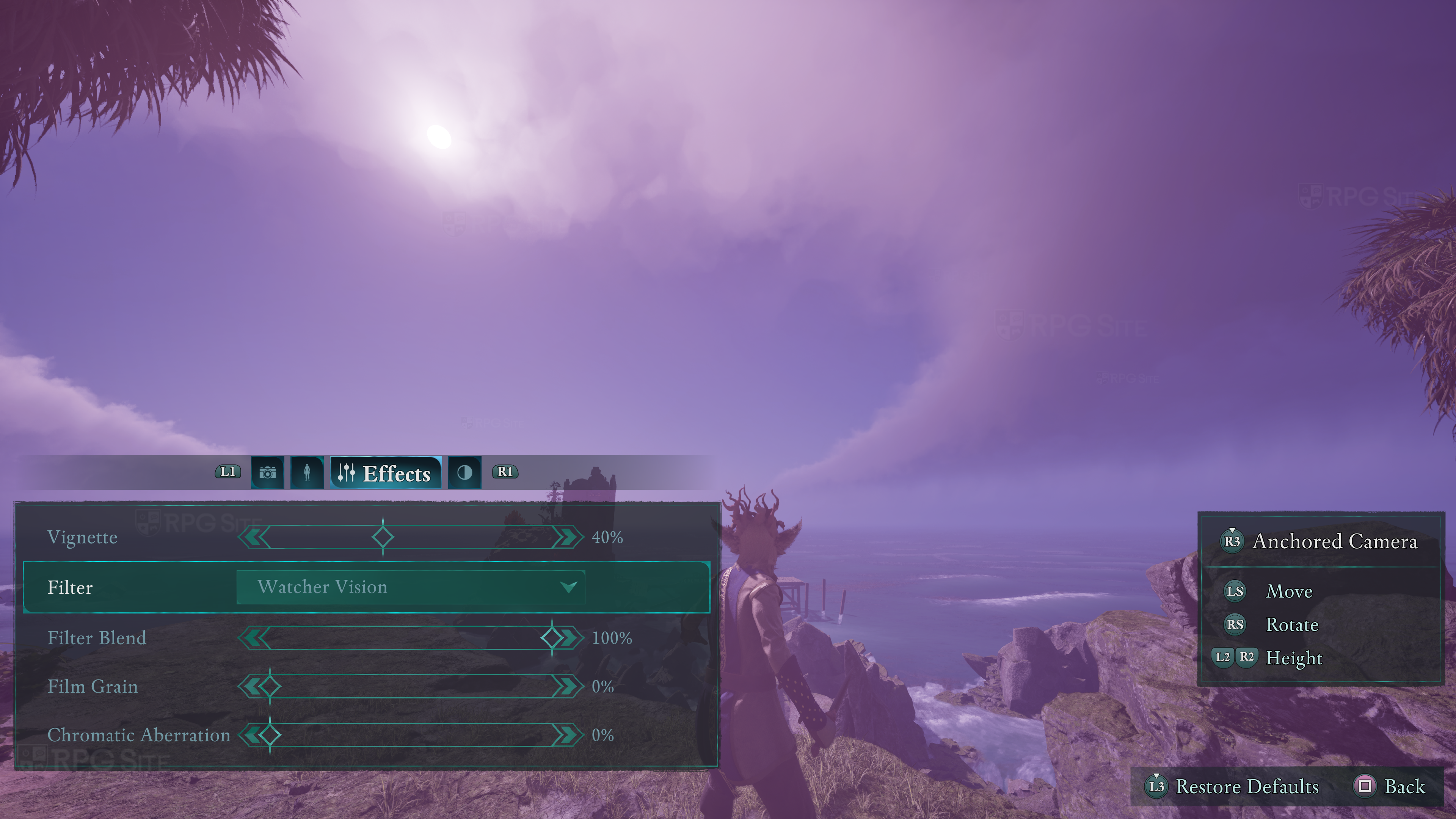Viewport: 1456px width, 819px height.
Task: Select the Filter row
Action: [x=70, y=587]
